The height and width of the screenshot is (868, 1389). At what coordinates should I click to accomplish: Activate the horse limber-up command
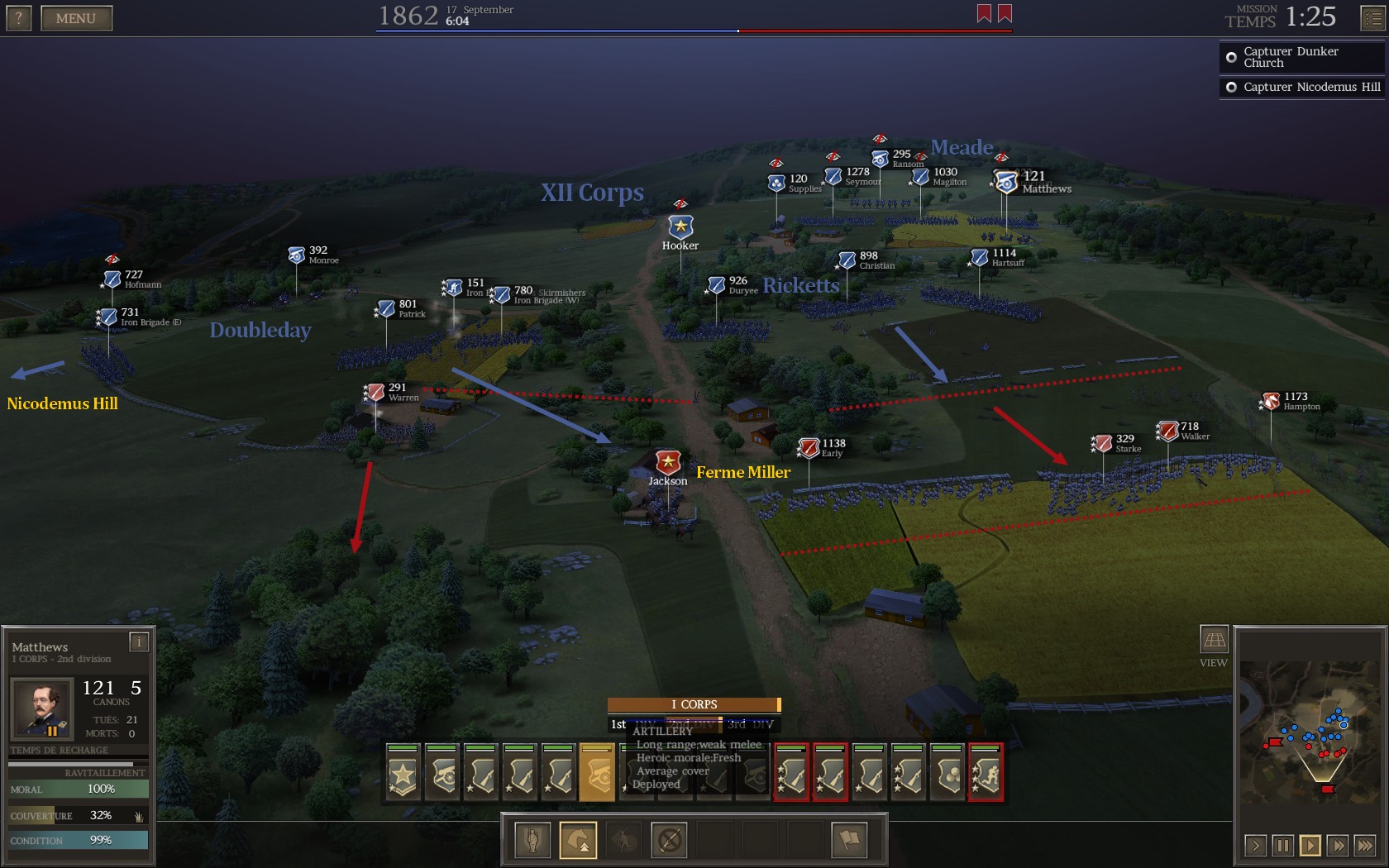click(x=578, y=840)
